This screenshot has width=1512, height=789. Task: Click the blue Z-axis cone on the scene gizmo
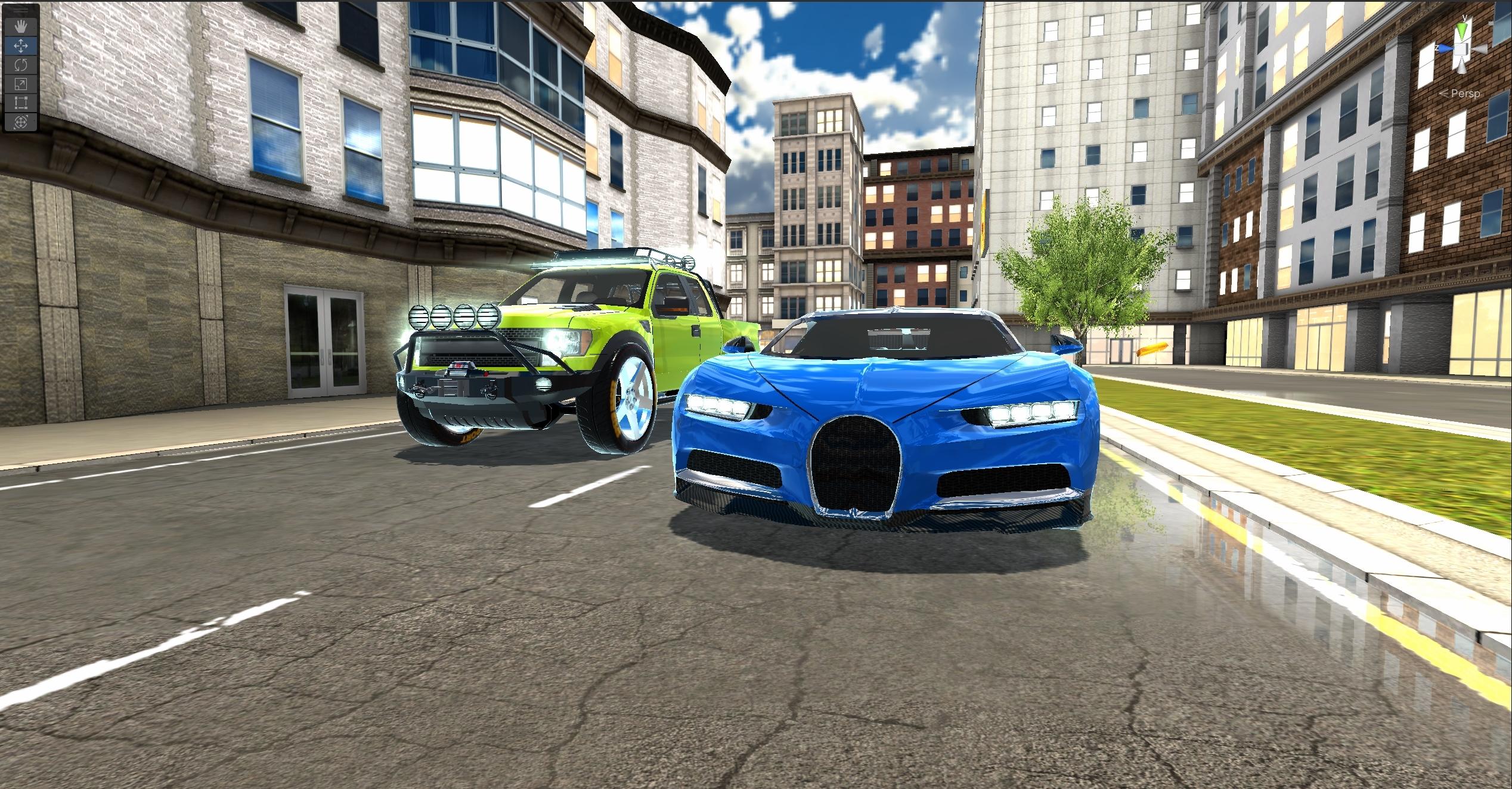[1445, 48]
